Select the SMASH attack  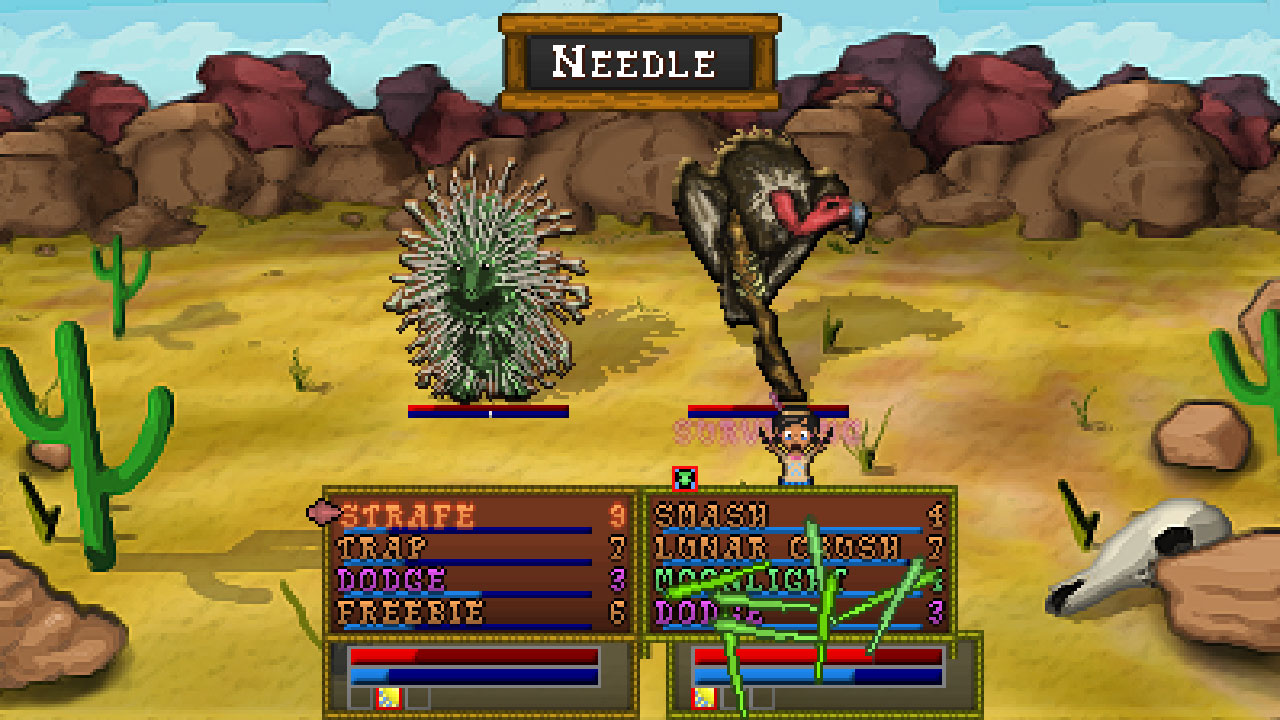pyautogui.click(x=710, y=512)
